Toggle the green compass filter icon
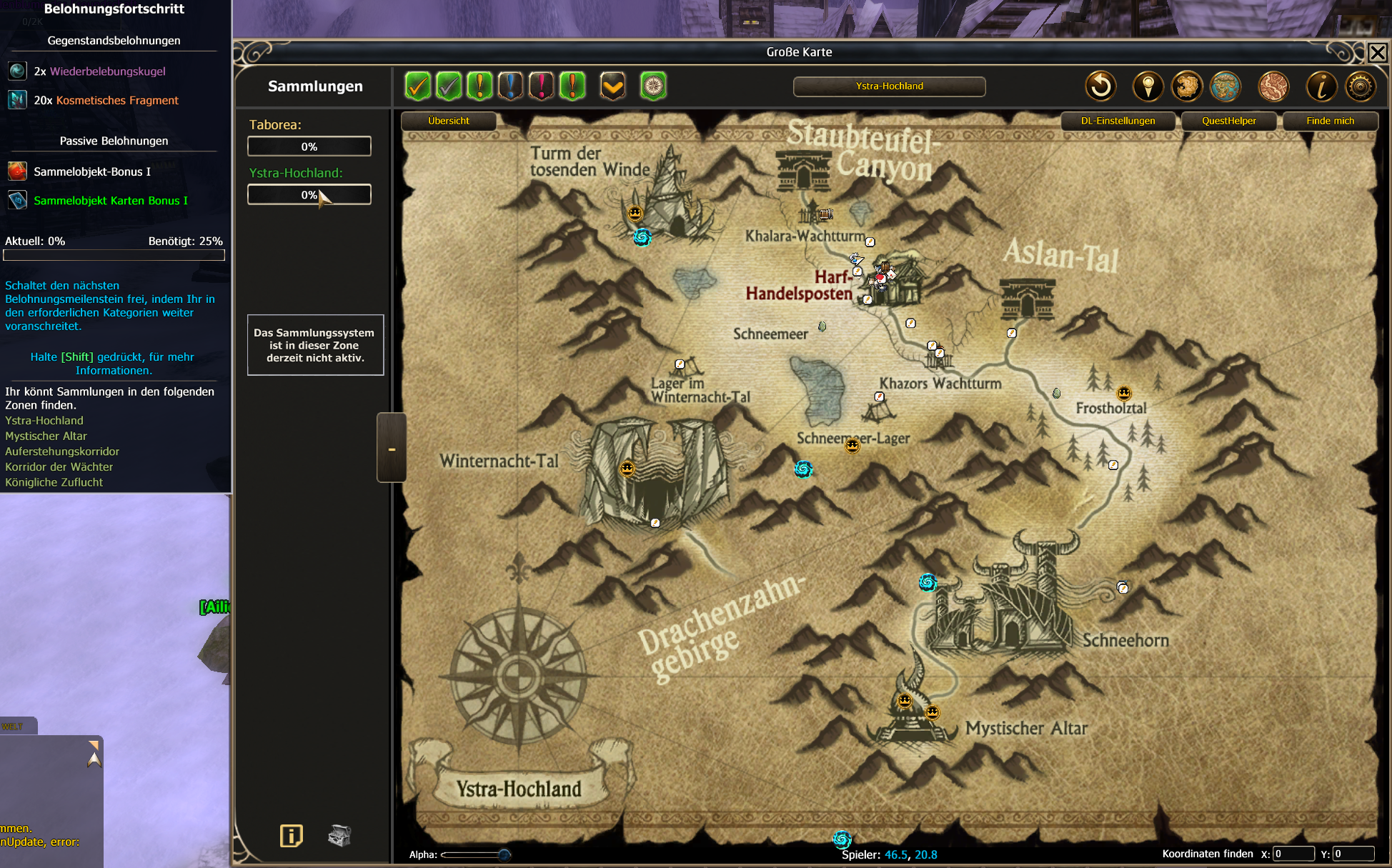Viewport: 1392px width, 868px height. 653,86
